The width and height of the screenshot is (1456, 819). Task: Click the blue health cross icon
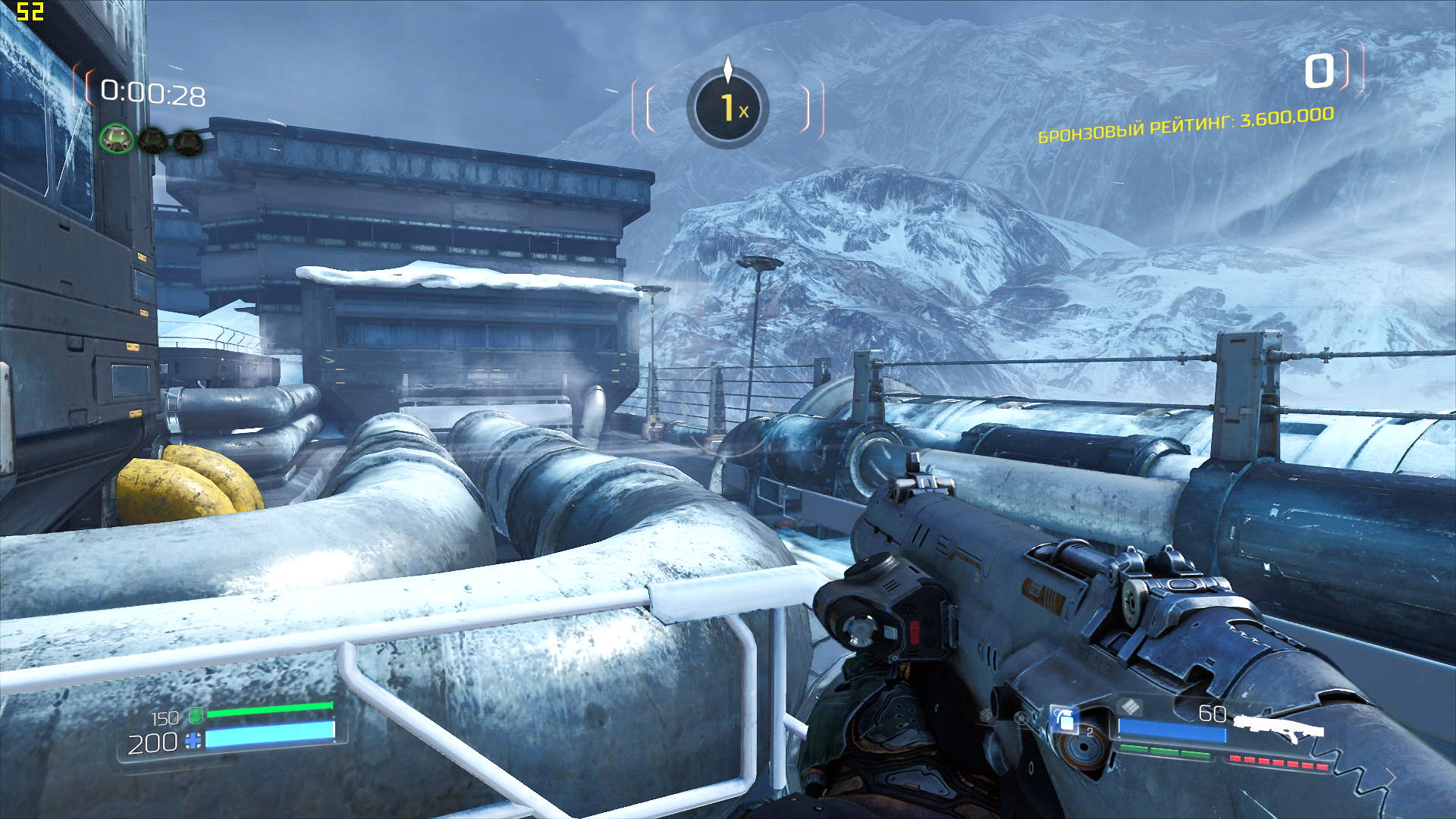(194, 741)
